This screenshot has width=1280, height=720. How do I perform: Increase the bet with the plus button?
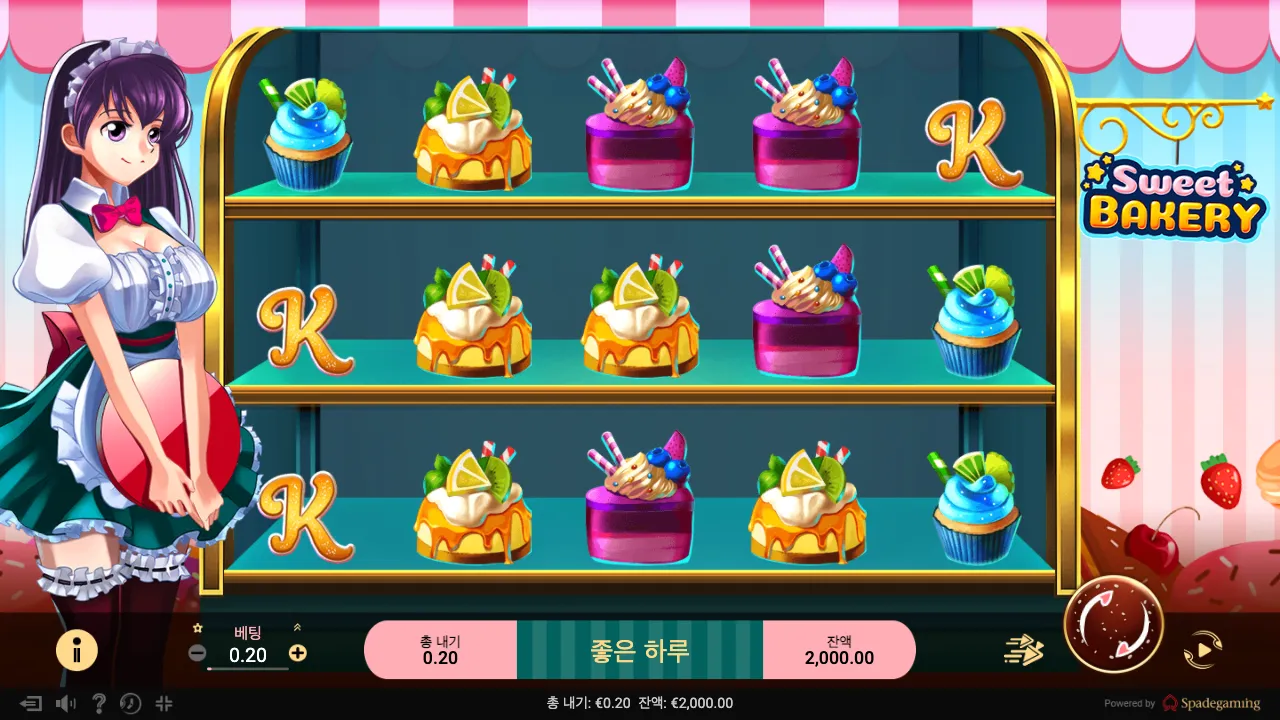(296, 651)
